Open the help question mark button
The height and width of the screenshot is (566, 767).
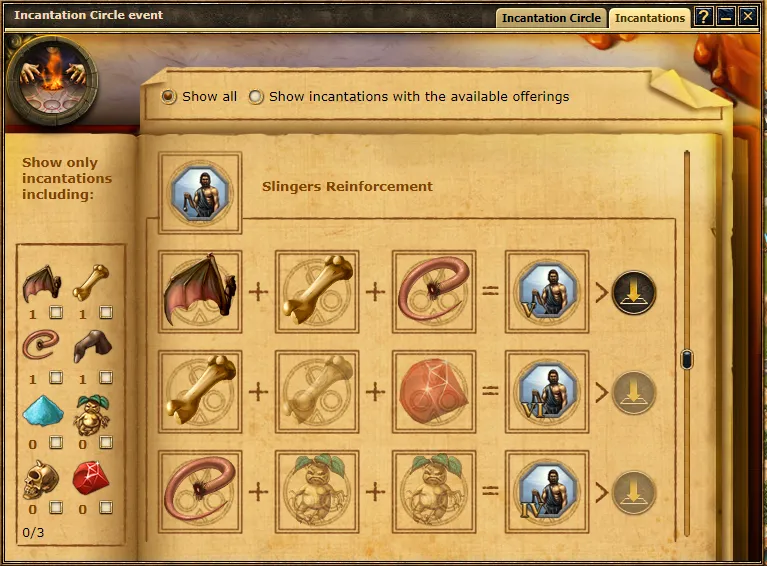[x=703, y=16]
